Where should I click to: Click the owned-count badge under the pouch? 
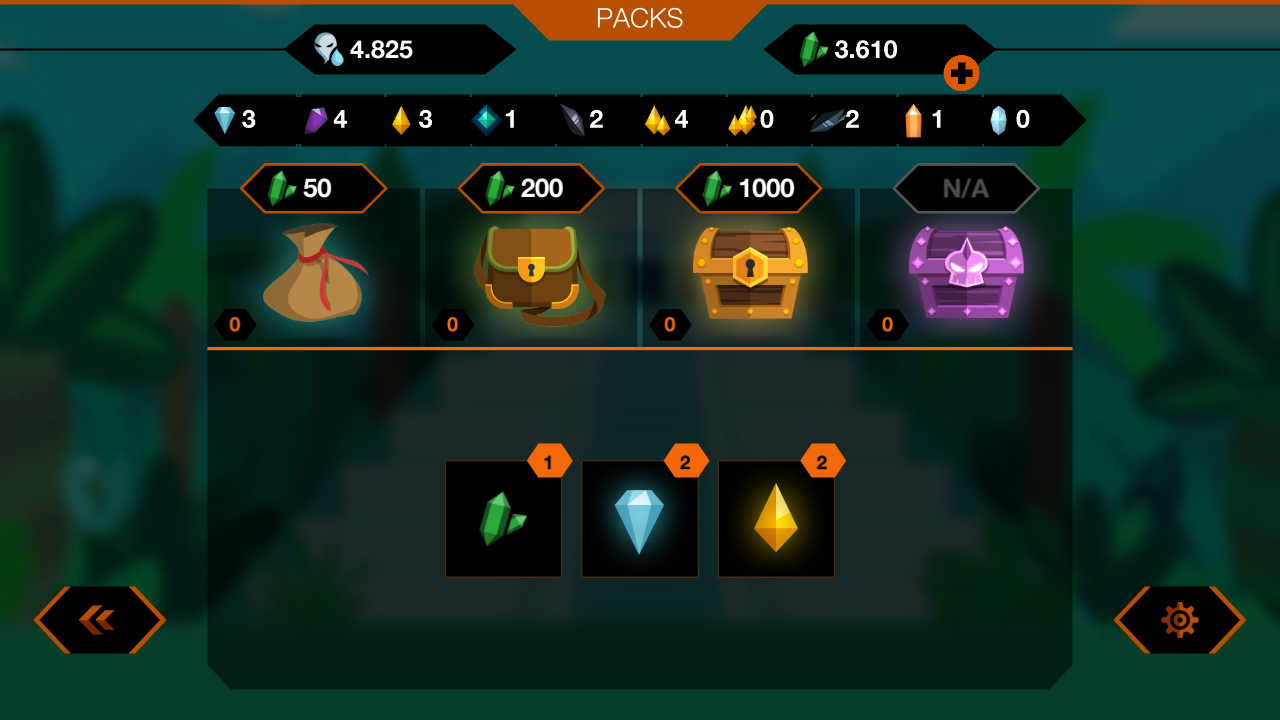click(x=235, y=324)
